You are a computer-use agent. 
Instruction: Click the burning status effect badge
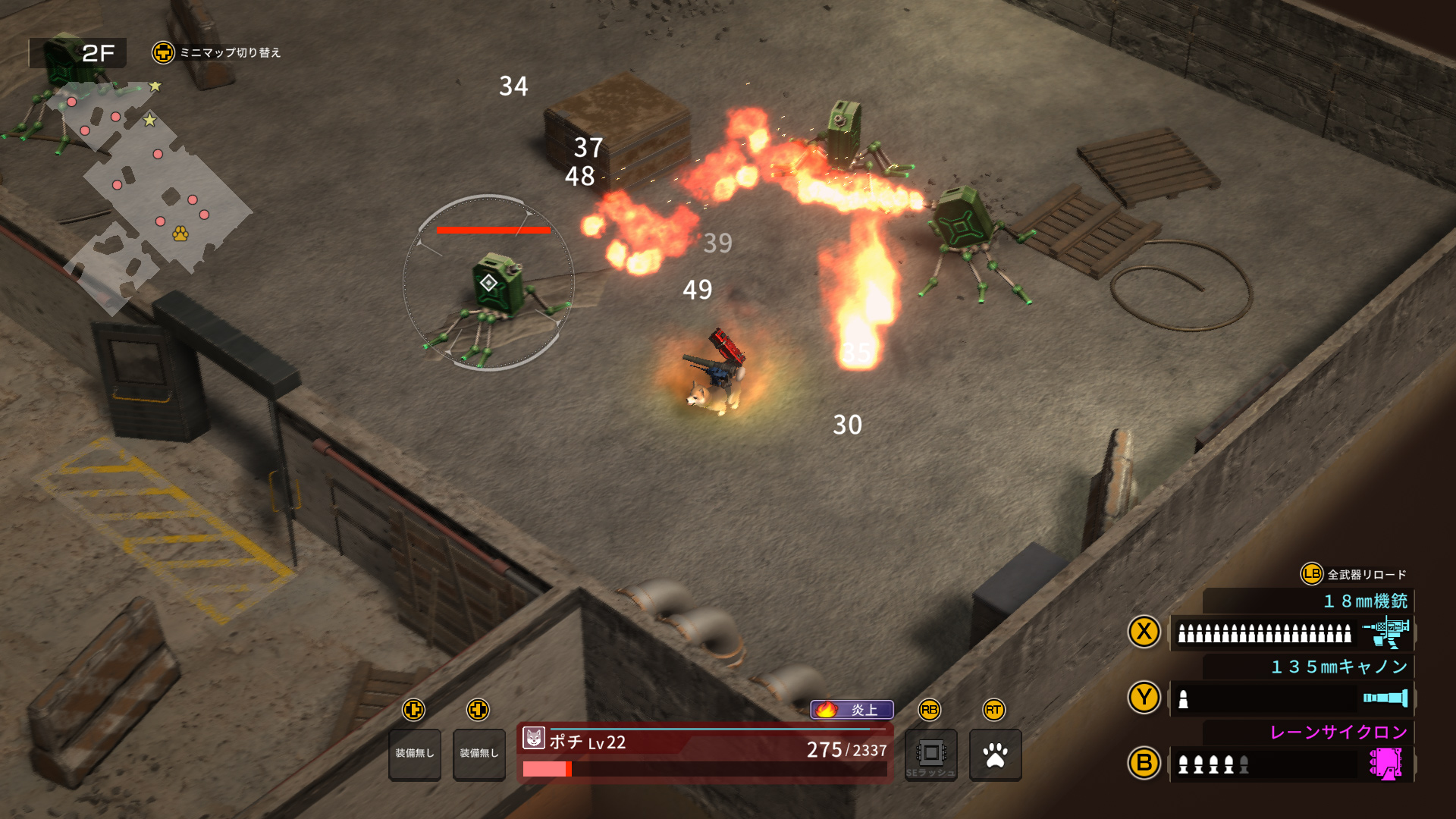(852, 710)
